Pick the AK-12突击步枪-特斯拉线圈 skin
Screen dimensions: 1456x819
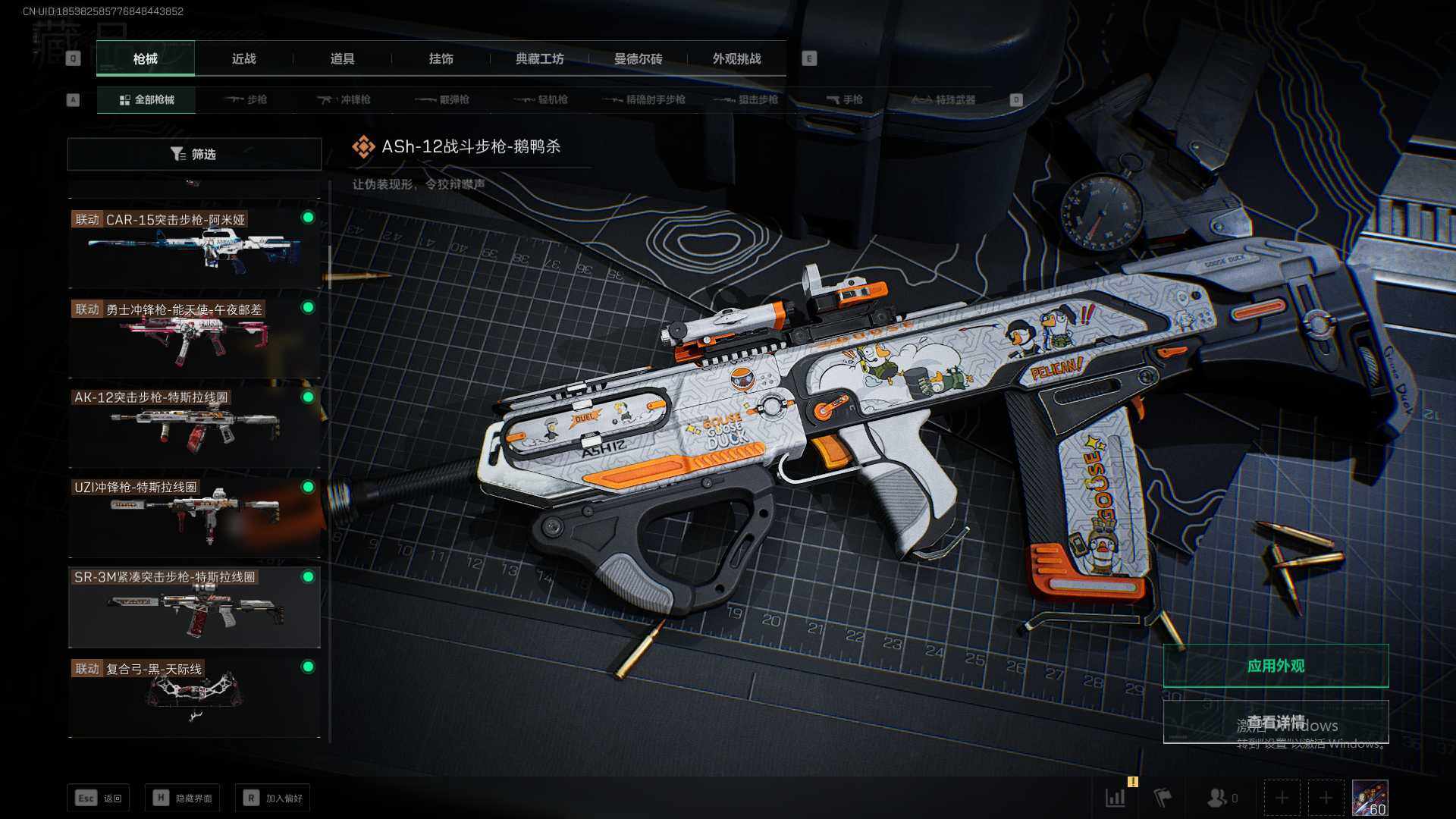pos(194,425)
